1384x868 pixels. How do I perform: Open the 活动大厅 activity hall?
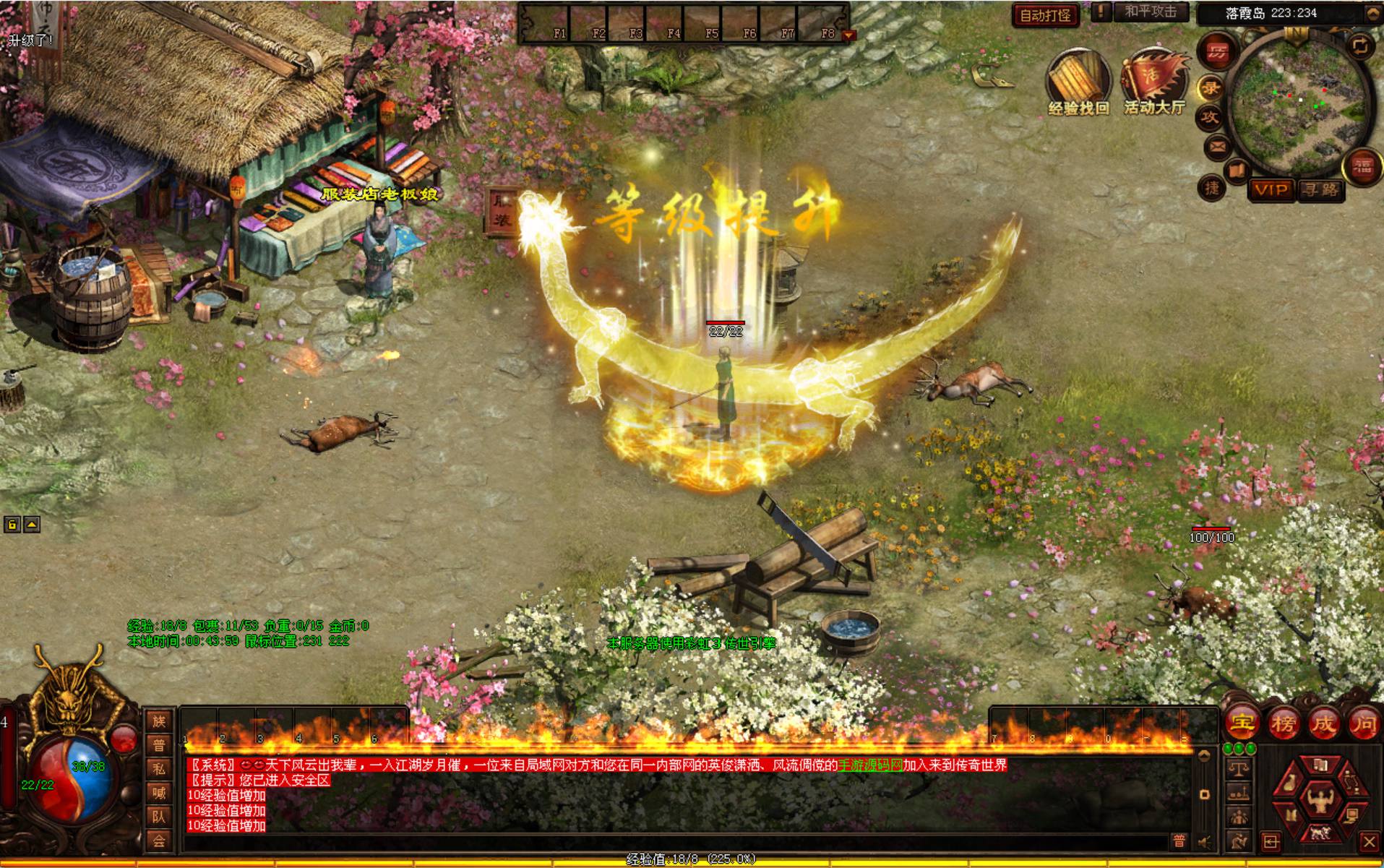click(1154, 81)
